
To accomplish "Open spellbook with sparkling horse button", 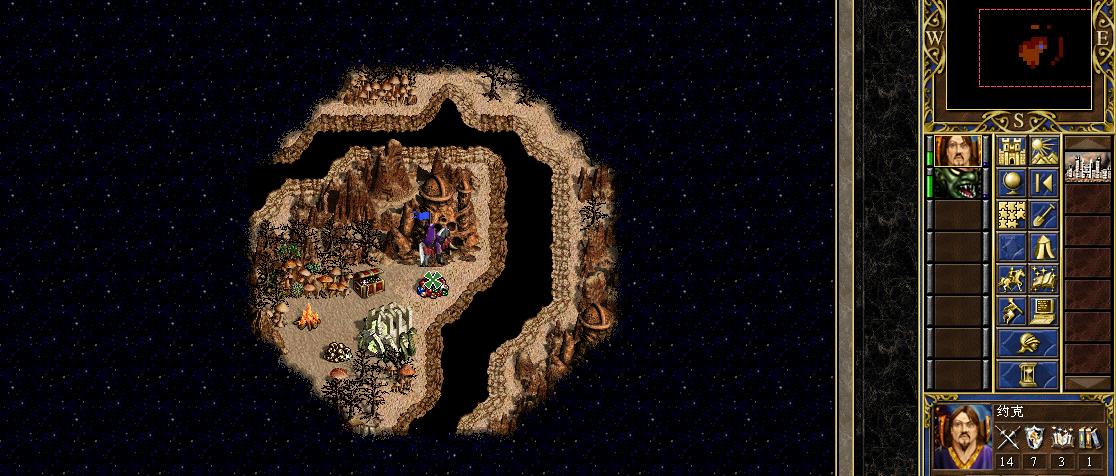I will pyautogui.click(x=1043, y=279).
